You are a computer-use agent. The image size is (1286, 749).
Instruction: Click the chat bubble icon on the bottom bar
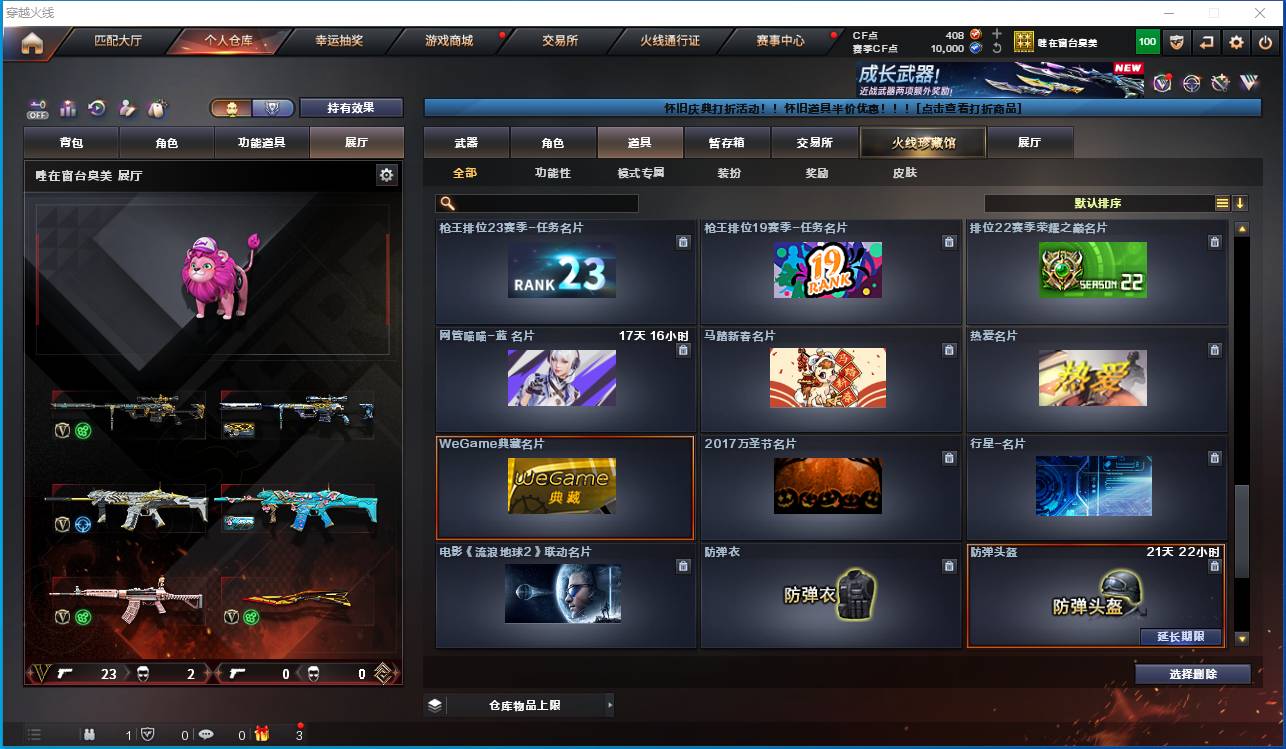click(205, 734)
